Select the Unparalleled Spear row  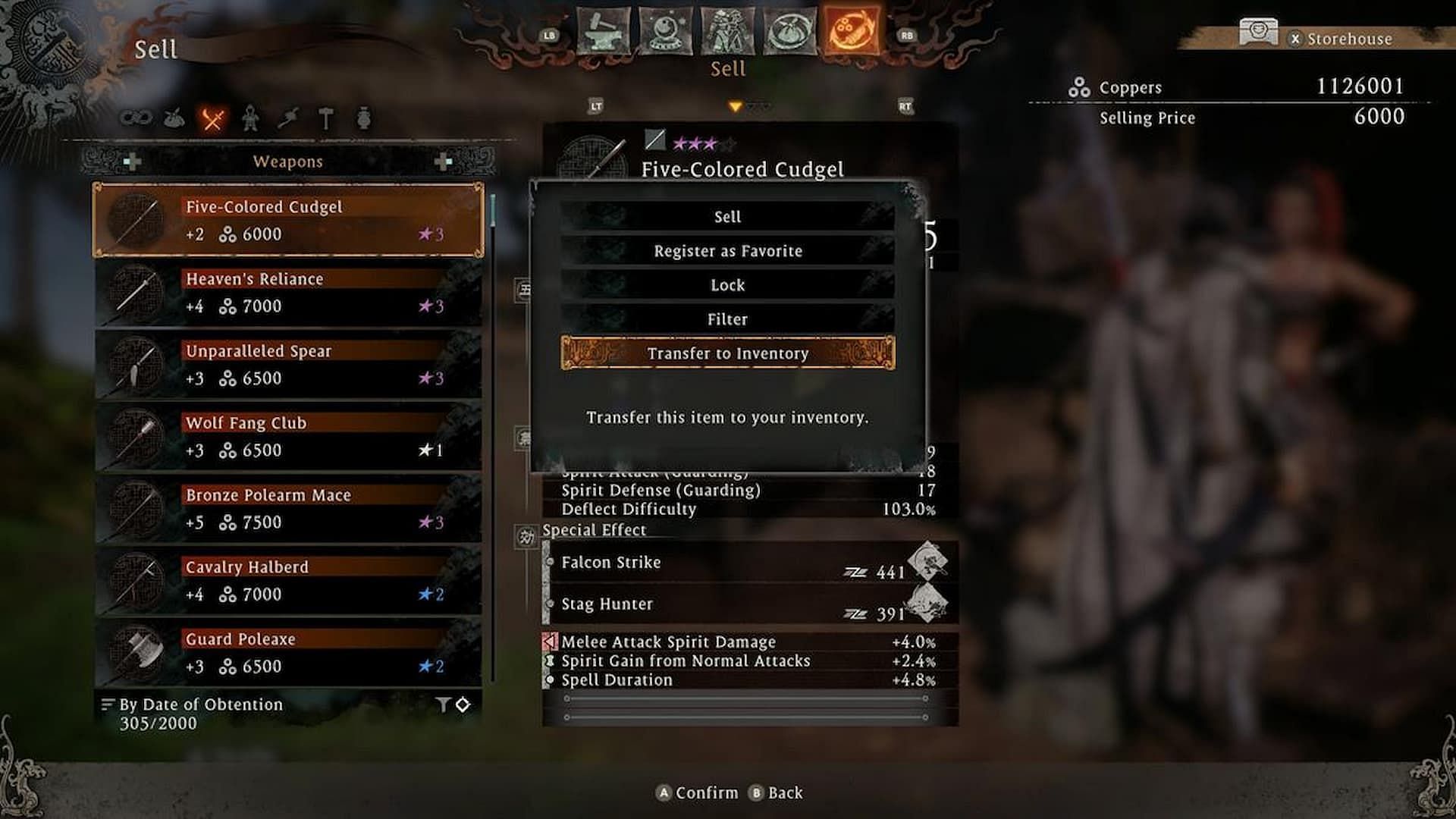point(288,365)
